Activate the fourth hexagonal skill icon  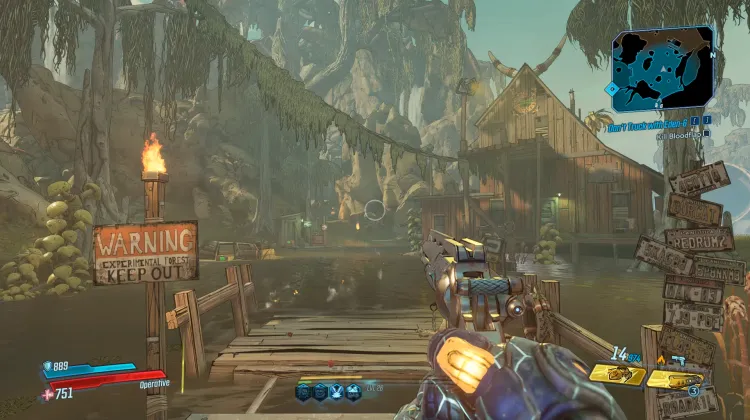[x=354, y=393]
